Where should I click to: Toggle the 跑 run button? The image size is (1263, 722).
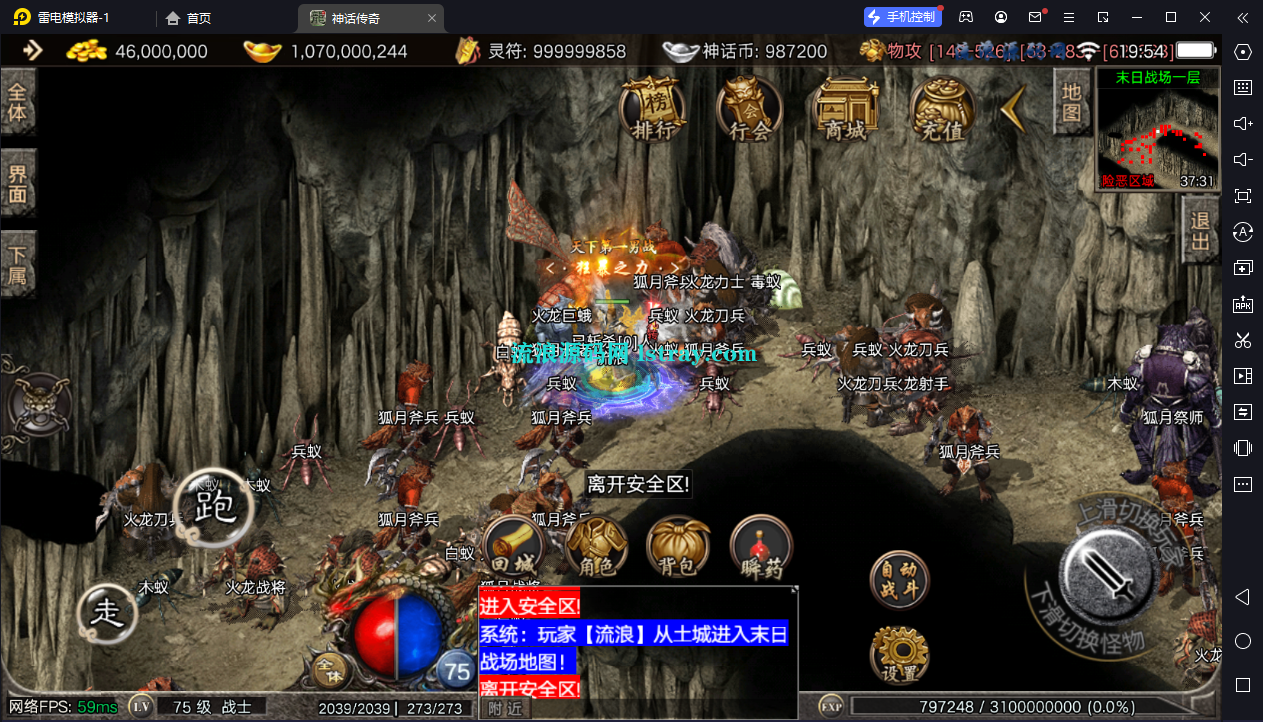tap(213, 508)
